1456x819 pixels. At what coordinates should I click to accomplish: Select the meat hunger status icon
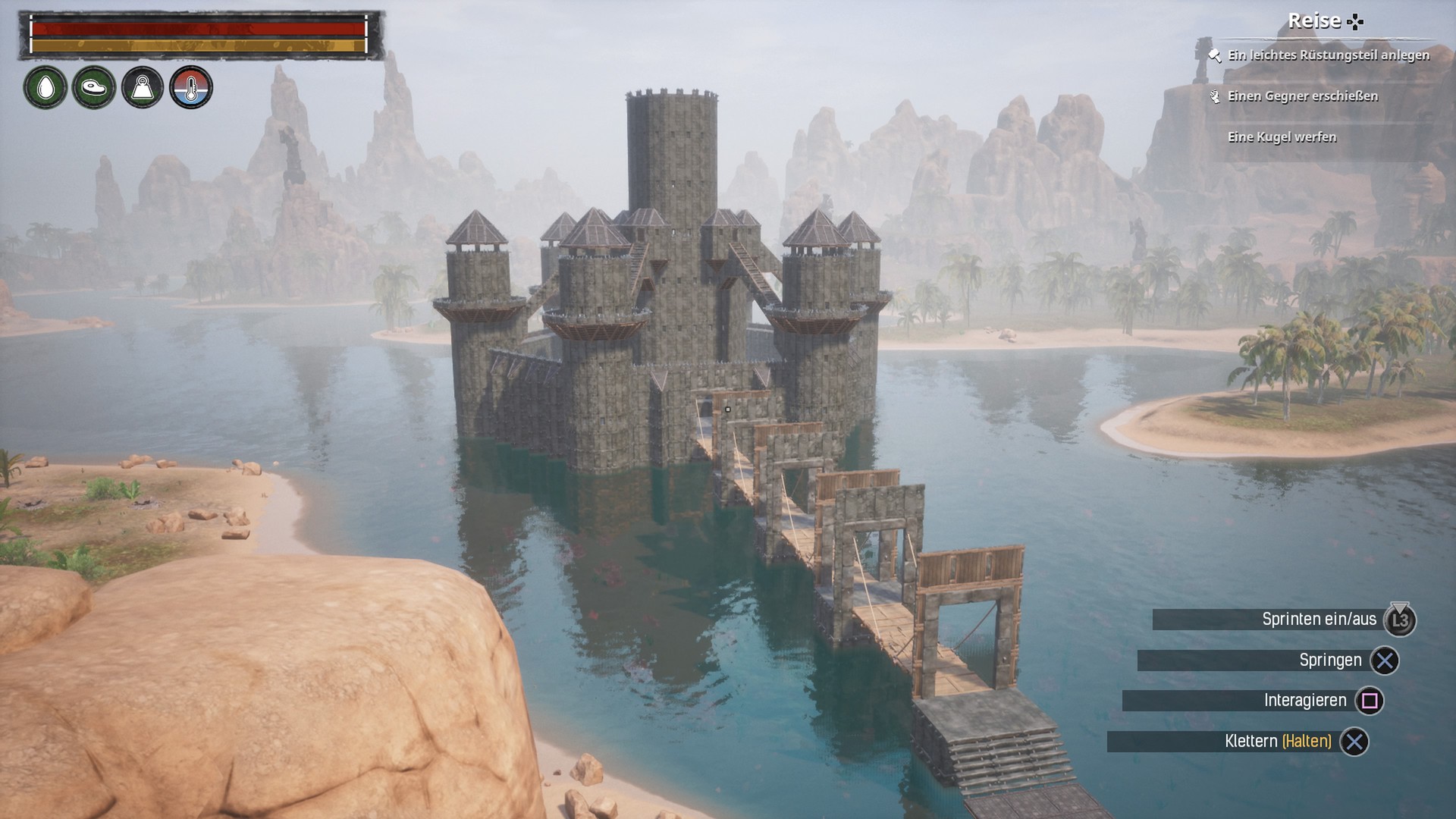(94, 88)
